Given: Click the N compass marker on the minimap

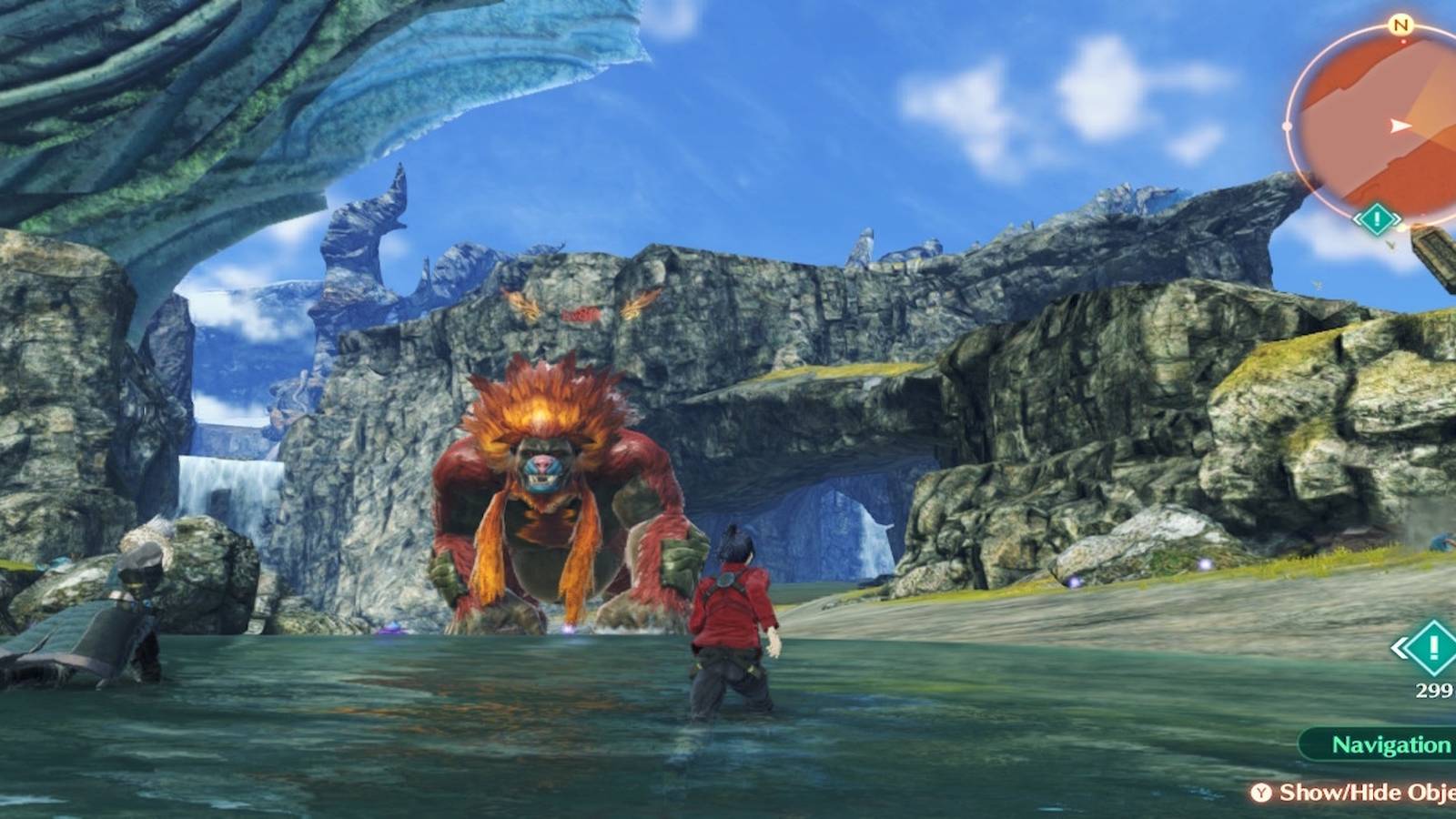Looking at the screenshot, I should 1401,23.
